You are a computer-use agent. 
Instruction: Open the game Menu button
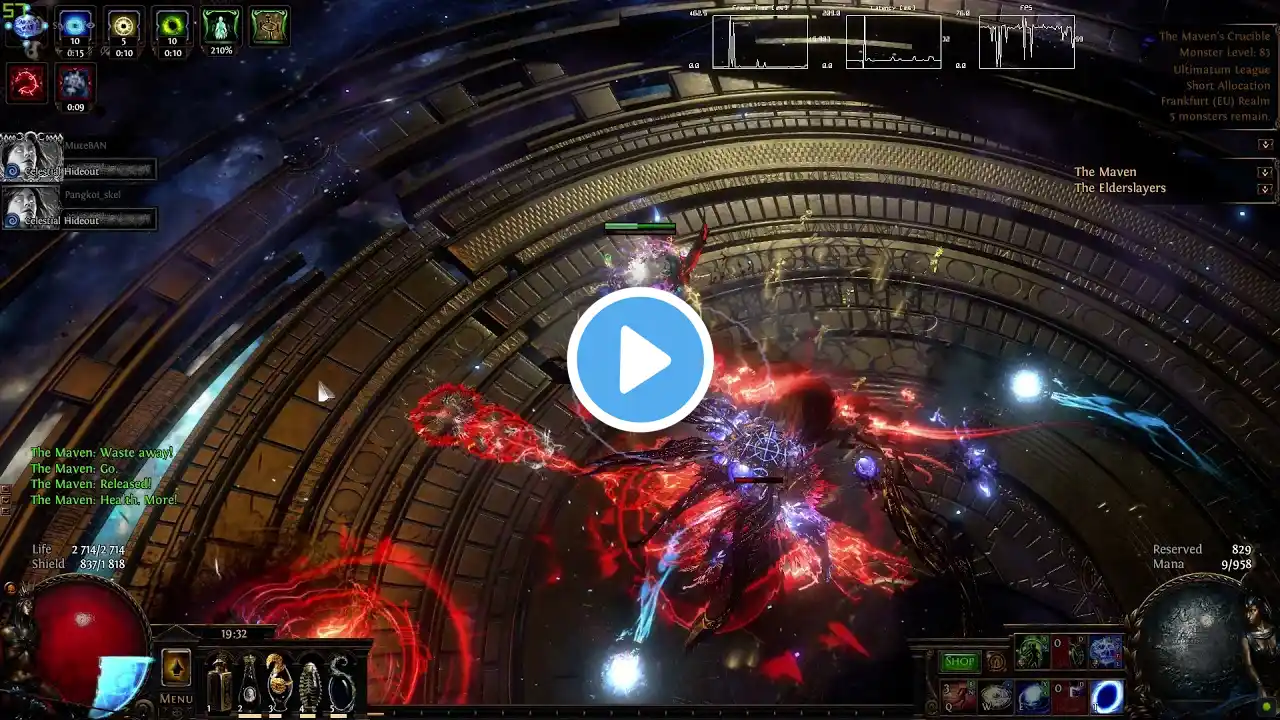coord(176,699)
